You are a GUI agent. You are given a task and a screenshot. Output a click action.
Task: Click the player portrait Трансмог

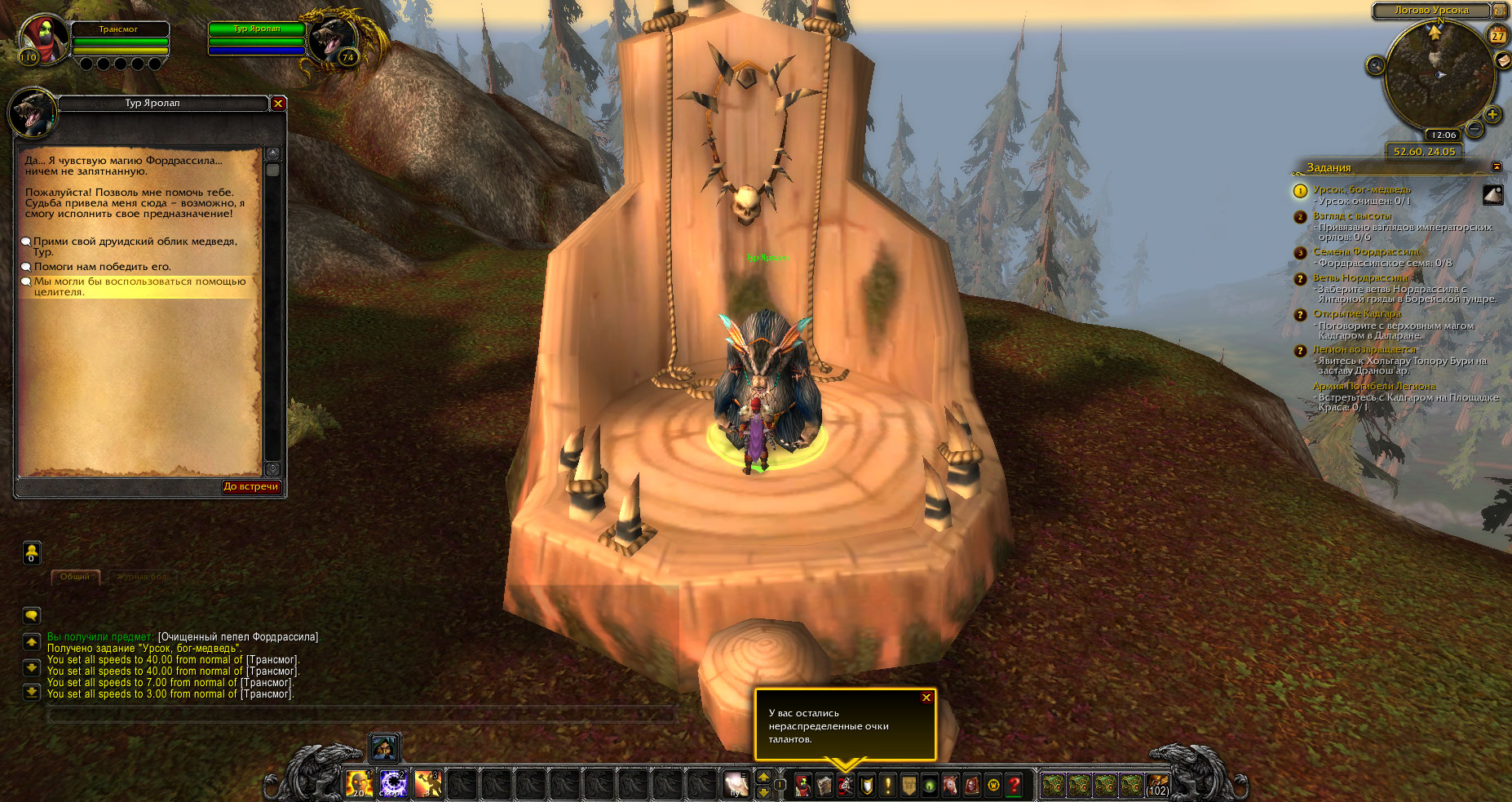point(44,38)
